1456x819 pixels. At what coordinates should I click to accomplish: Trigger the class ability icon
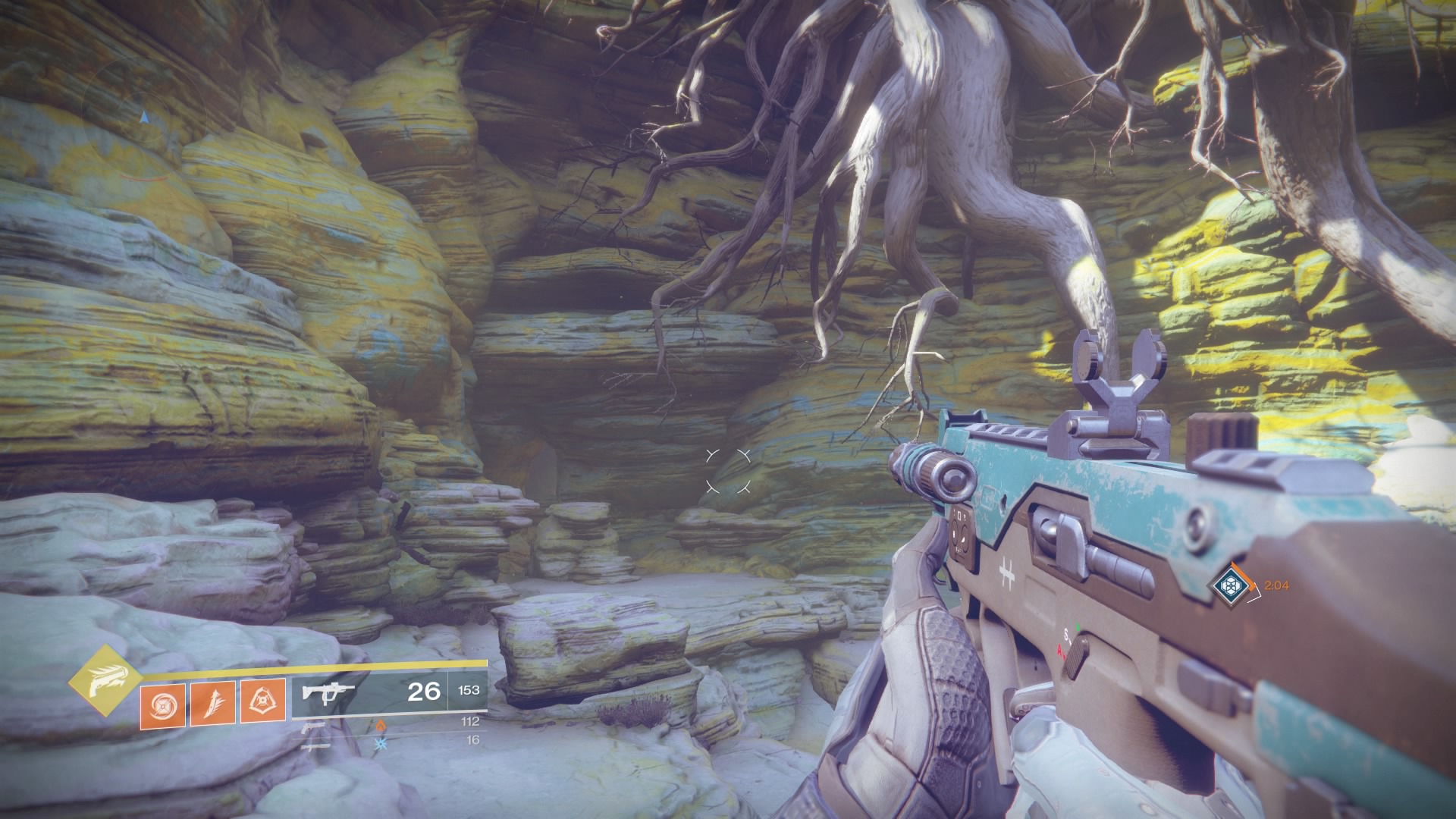tap(262, 700)
